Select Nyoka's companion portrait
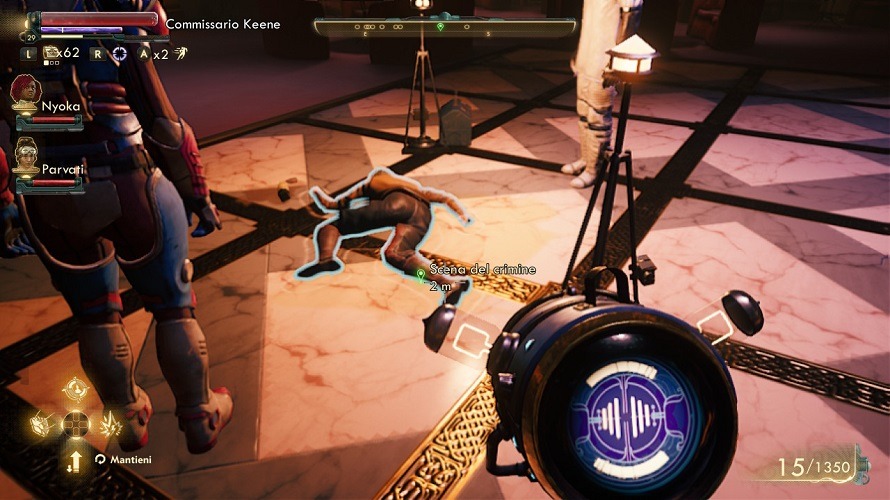890x500 pixels. tap(25, 93)
